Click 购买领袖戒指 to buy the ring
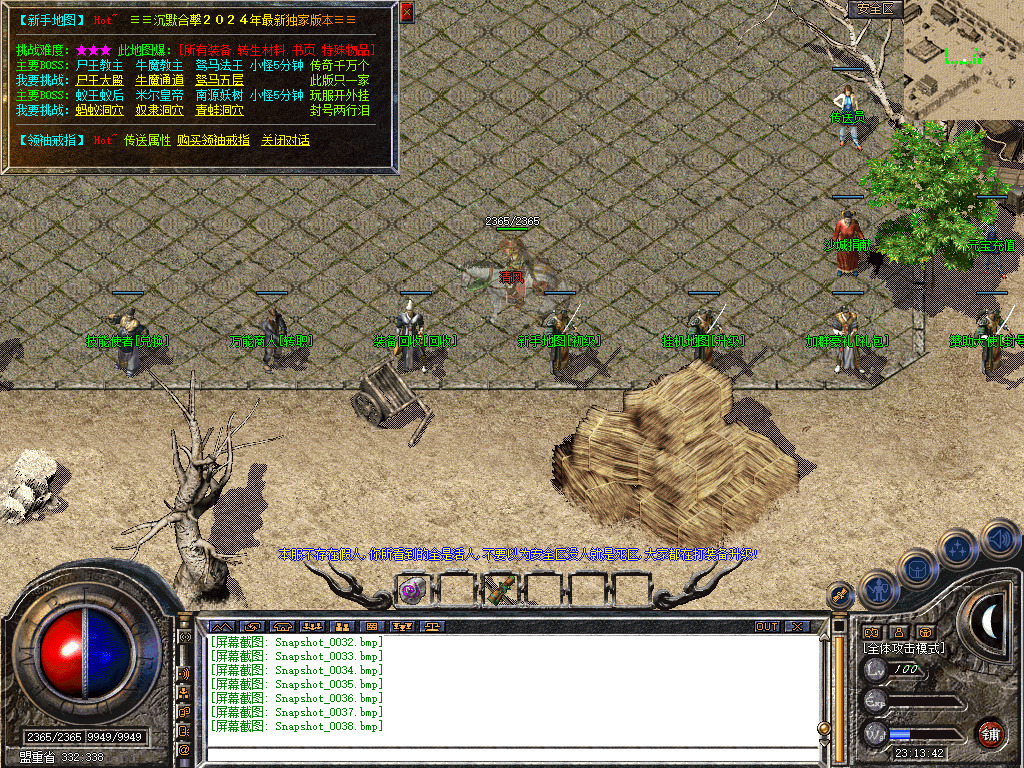 (x=213, y=140)
